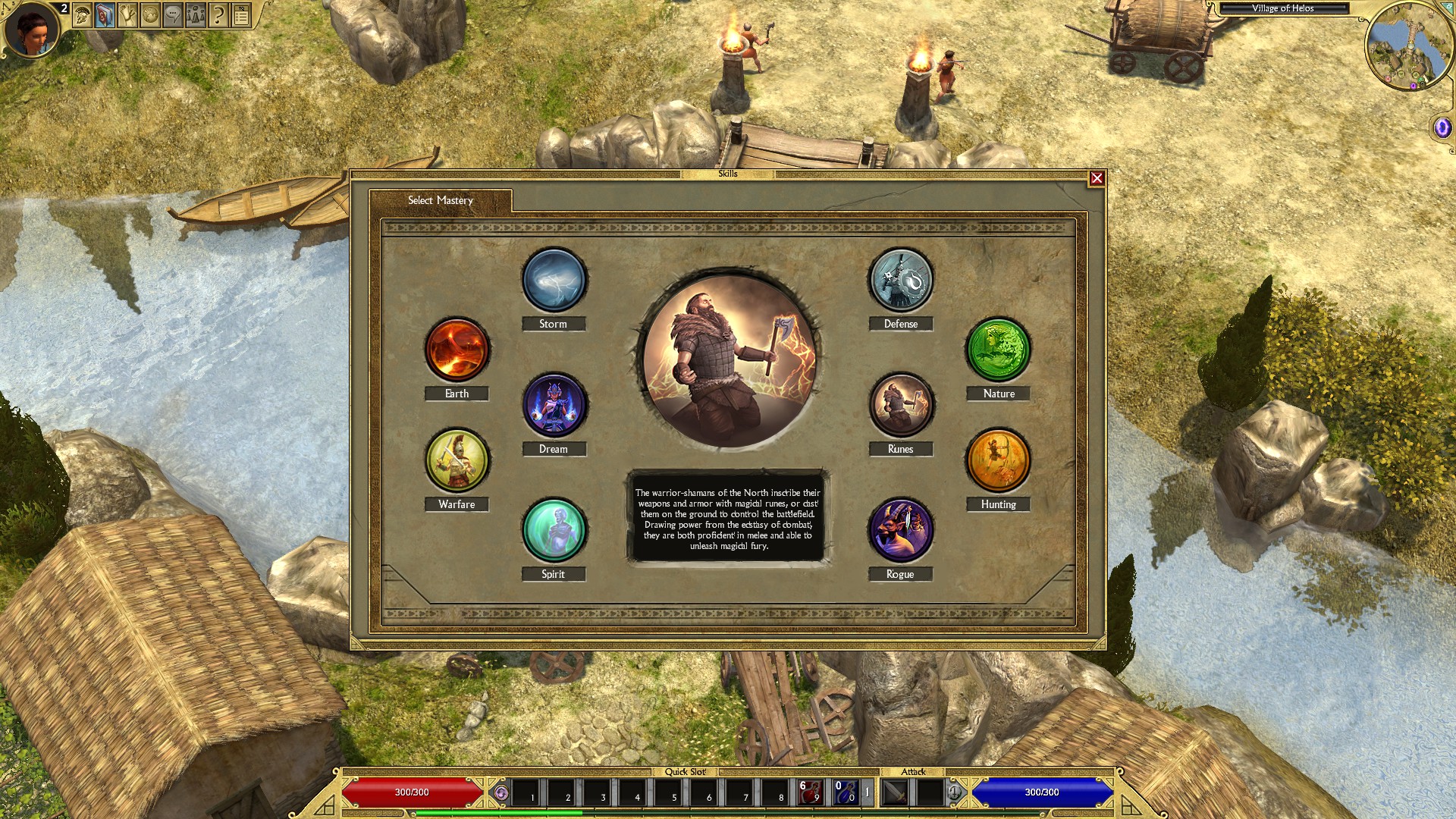Pick the Dream mastery

pos(554,405)
